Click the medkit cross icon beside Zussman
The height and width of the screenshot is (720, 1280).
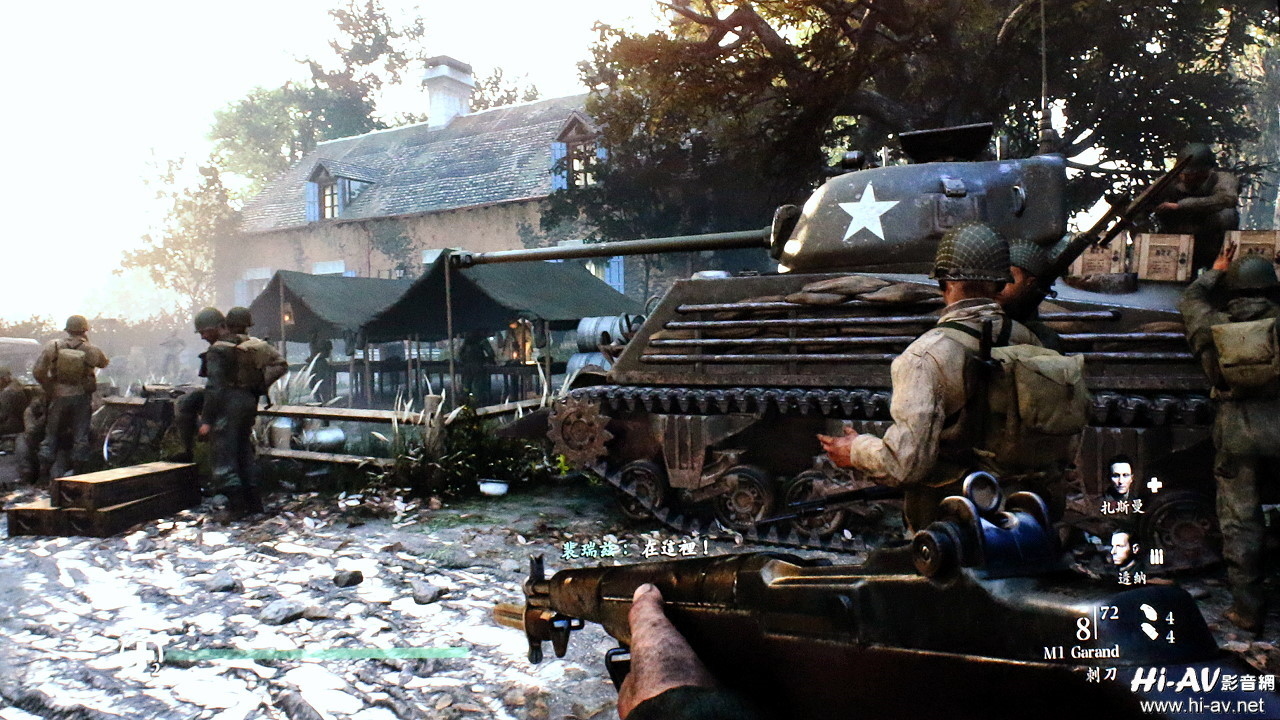point(1154,485)
